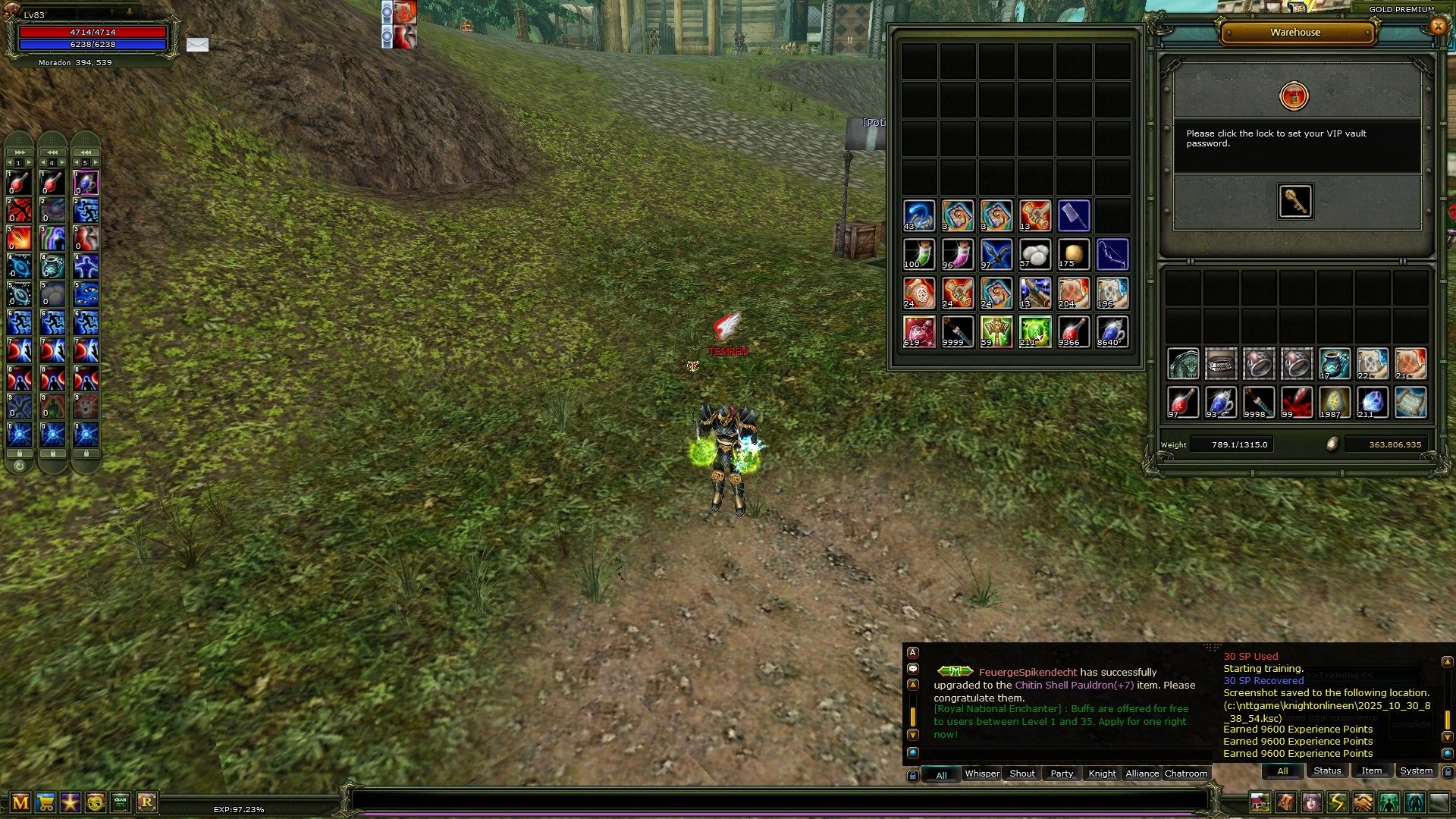Open the shopping cart store icon
Screen dimensions: 1456x819
click(x=45, y=802)
